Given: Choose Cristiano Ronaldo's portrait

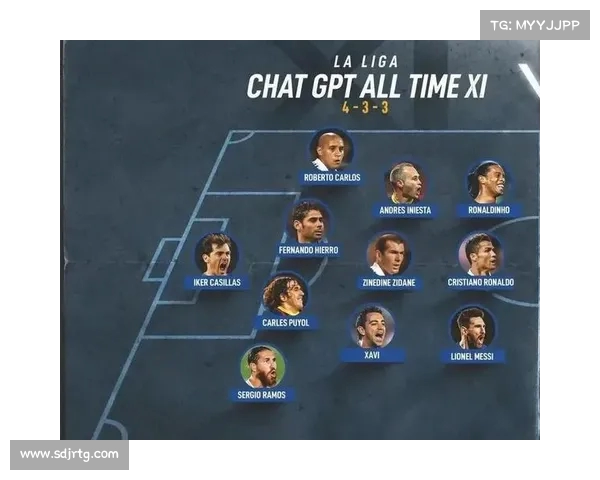Looking at the screenshot, I should [480, 255].
